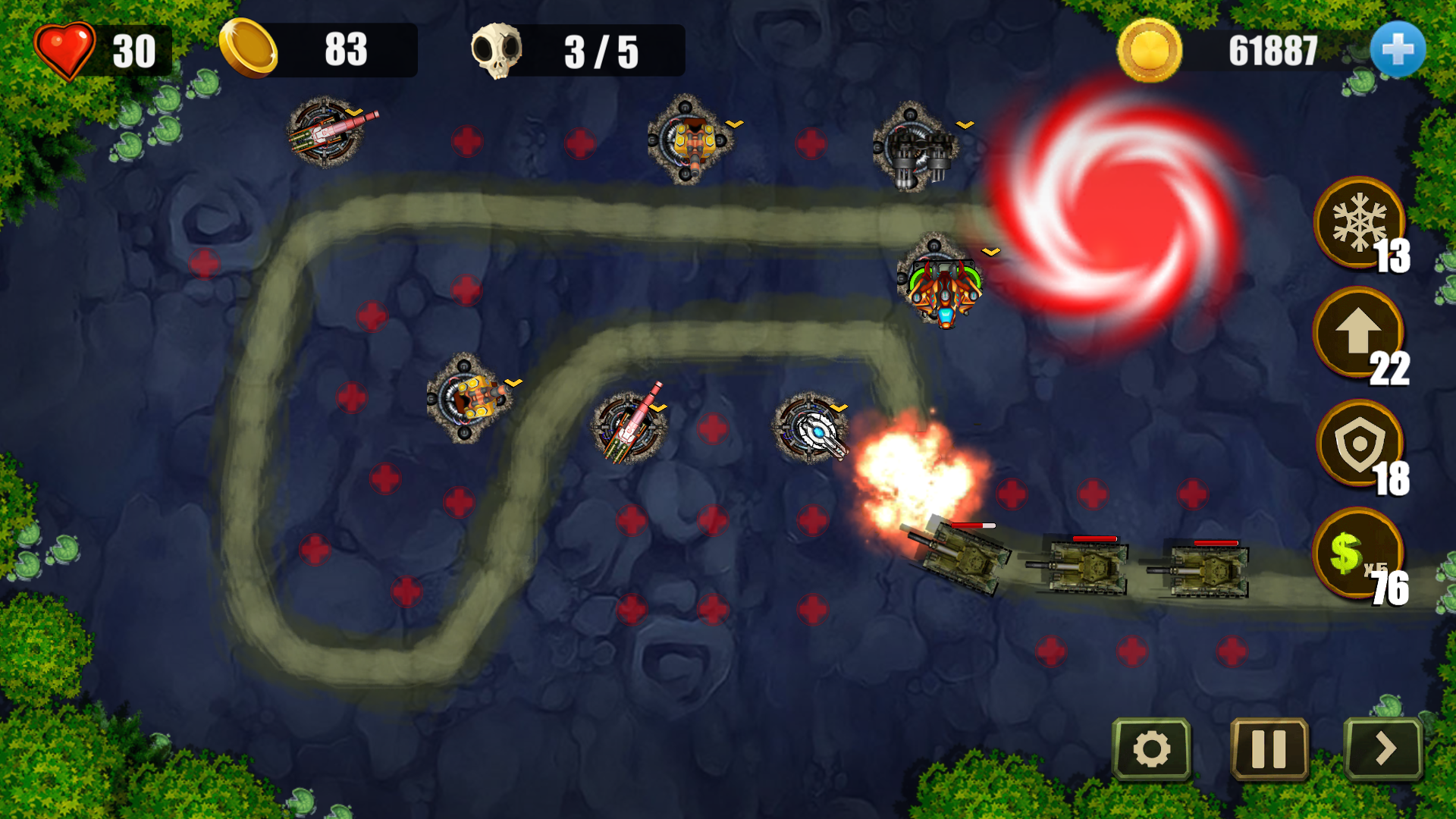Click the next-wave arrow button

[1384, 749]
